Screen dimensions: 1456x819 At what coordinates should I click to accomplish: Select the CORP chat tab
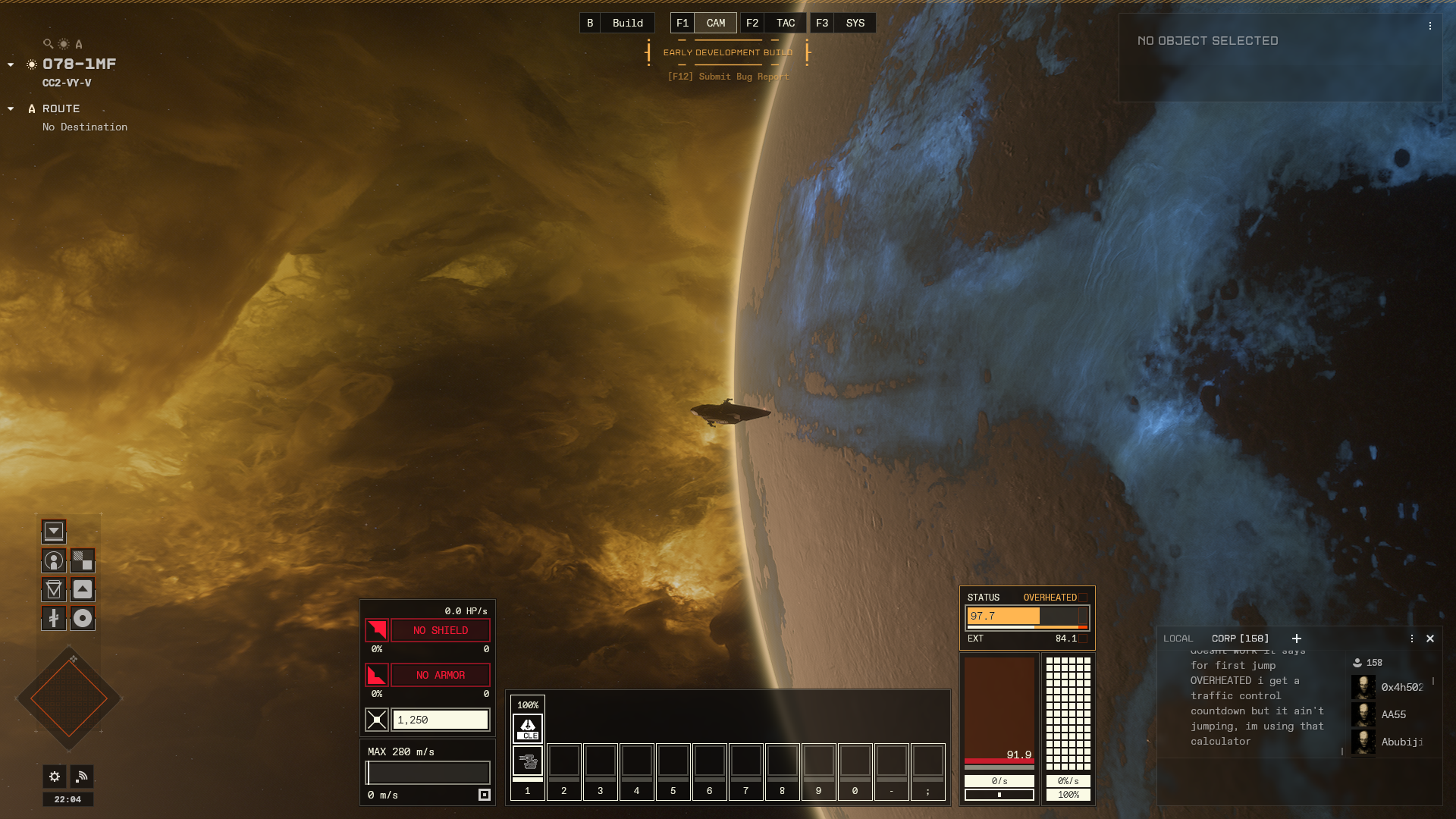[x=1240, y=639]
